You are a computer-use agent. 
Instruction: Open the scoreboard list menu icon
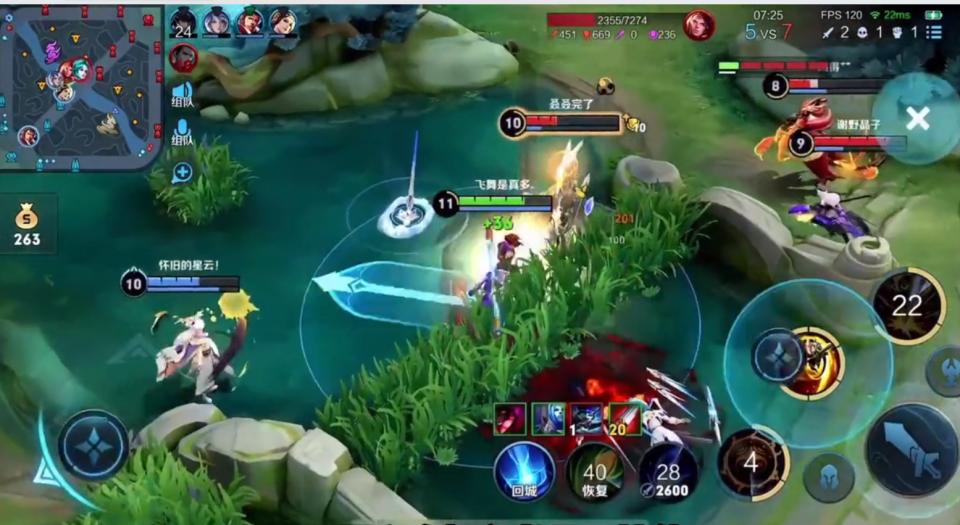[x=933, y=32]
